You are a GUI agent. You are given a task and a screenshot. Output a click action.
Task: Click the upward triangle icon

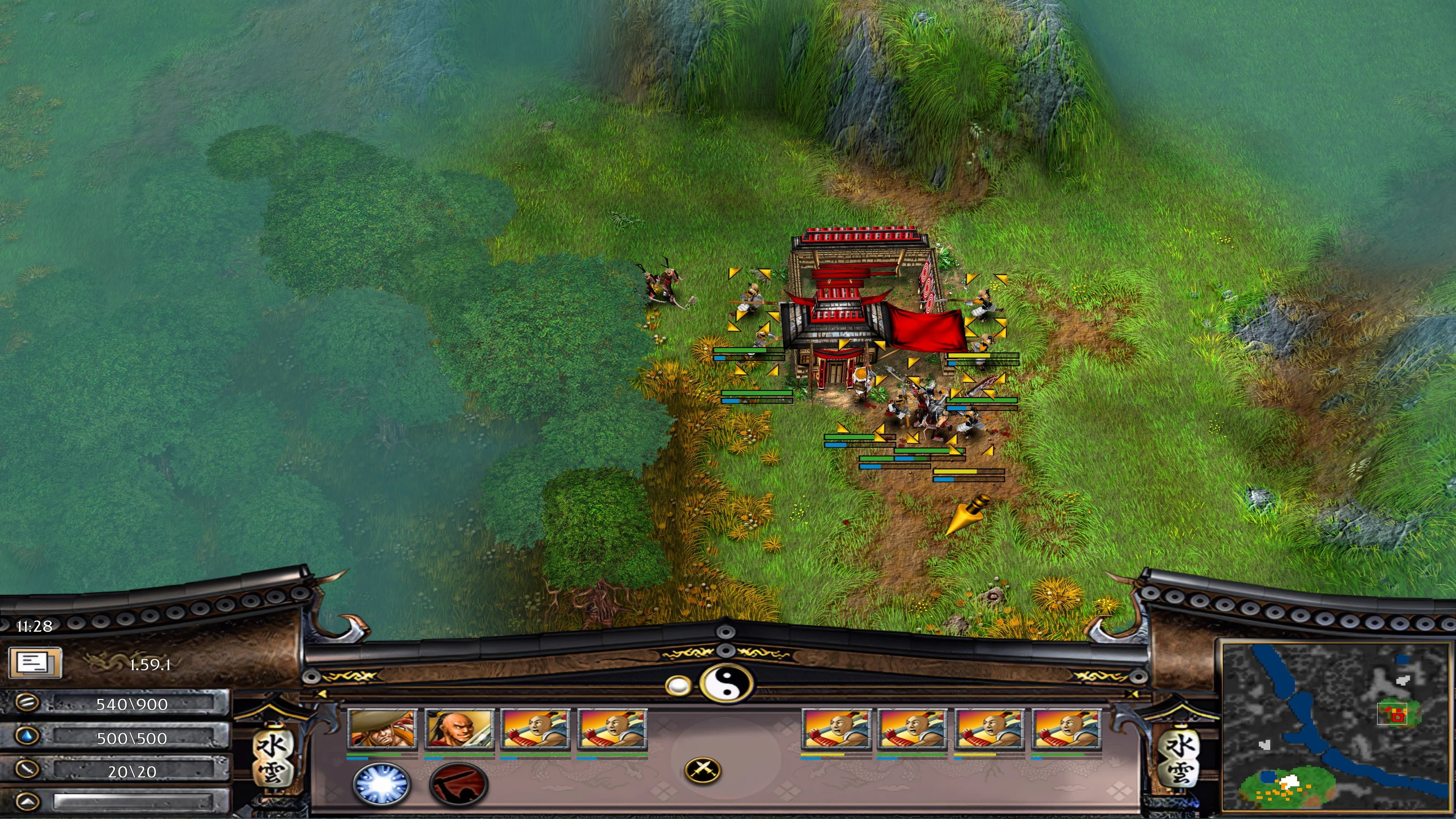[x=27, y=802]
